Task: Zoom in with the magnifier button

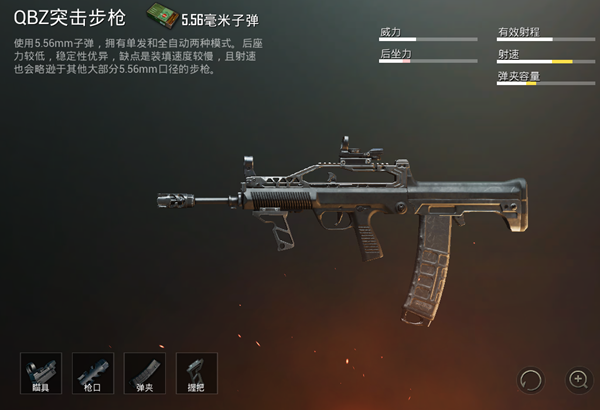Action: [578, 379]
